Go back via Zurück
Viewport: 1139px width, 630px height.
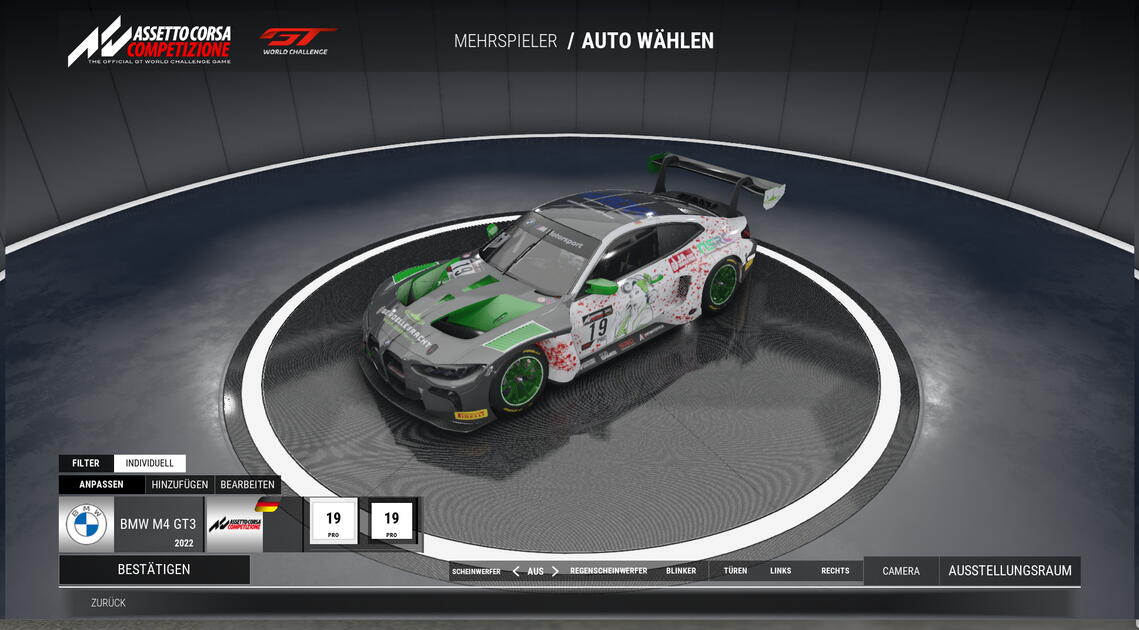(x=108, y=603)
